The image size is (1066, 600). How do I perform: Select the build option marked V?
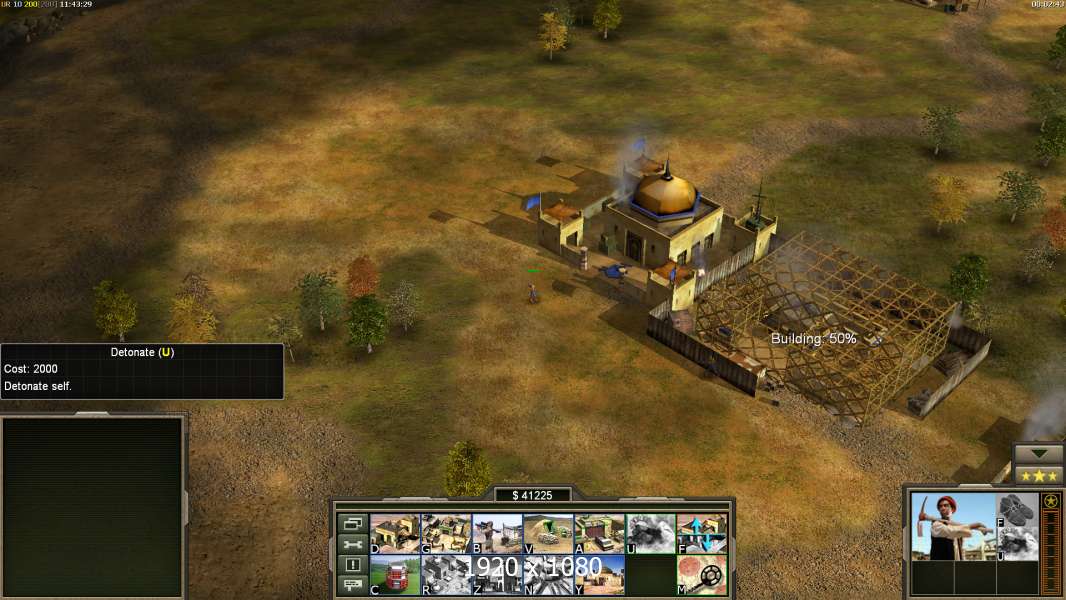click(548, 533)
